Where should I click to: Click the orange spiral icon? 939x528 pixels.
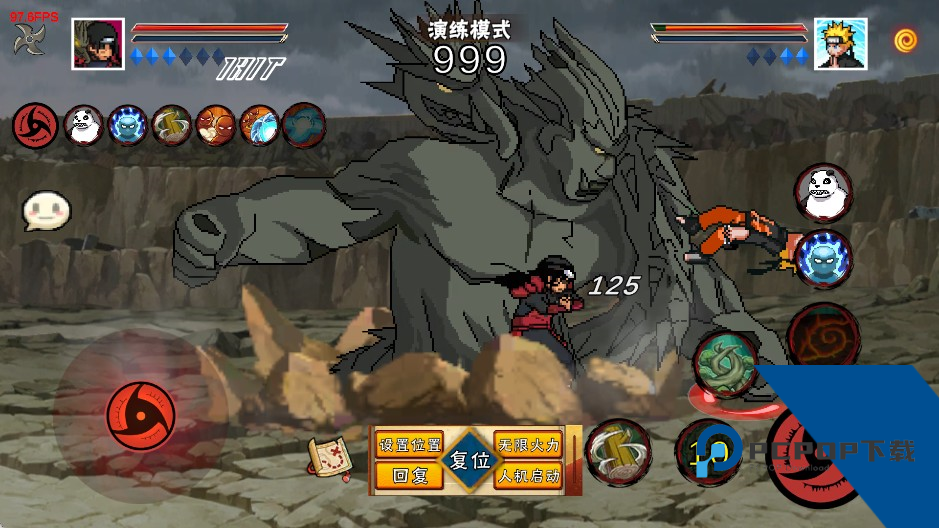coord(906,40)
